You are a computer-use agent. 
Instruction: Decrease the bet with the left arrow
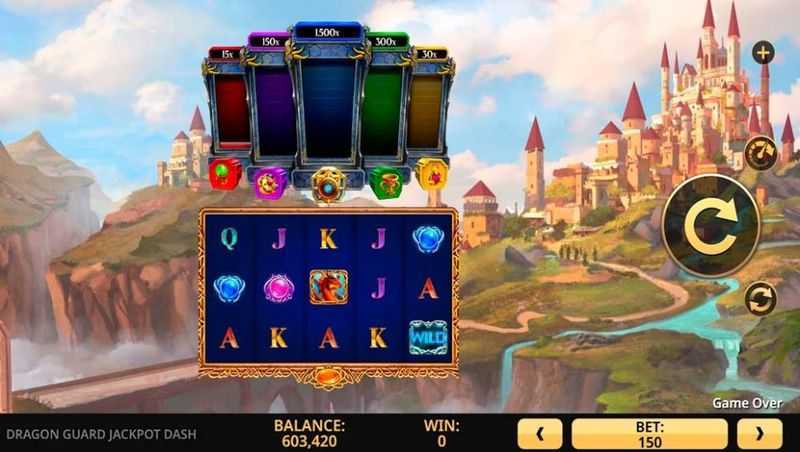pyautogui.click(x=539, y=433)
